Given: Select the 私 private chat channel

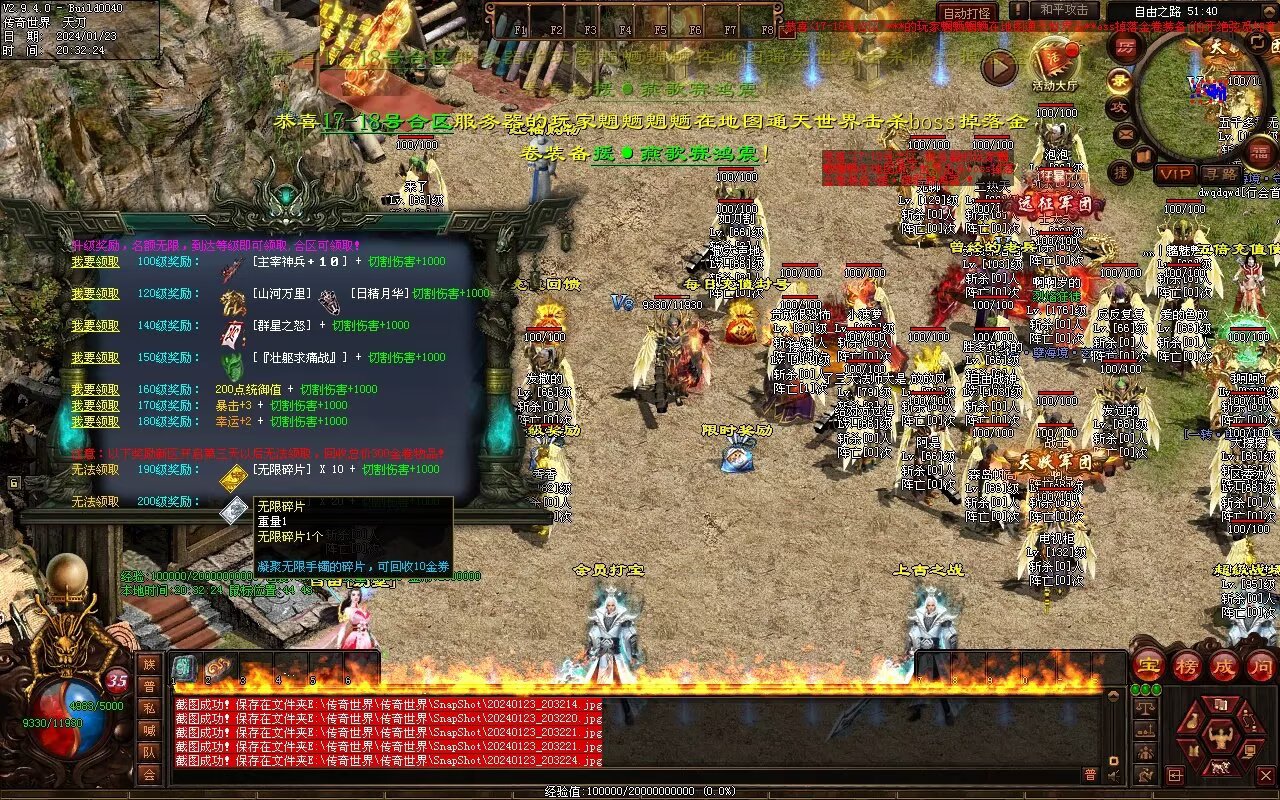Looking at the screenshot, I should pos(149,708).
